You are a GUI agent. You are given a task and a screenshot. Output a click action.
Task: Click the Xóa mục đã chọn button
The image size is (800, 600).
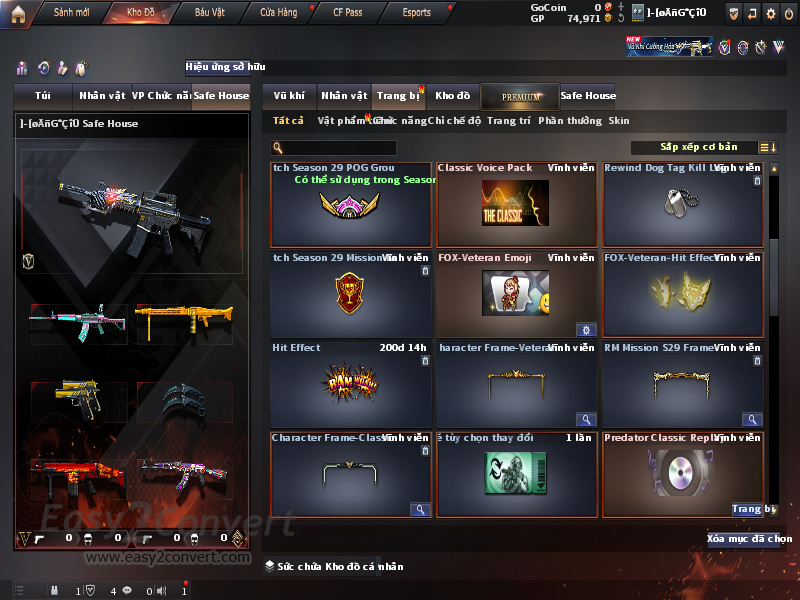[x=742, y=539]
